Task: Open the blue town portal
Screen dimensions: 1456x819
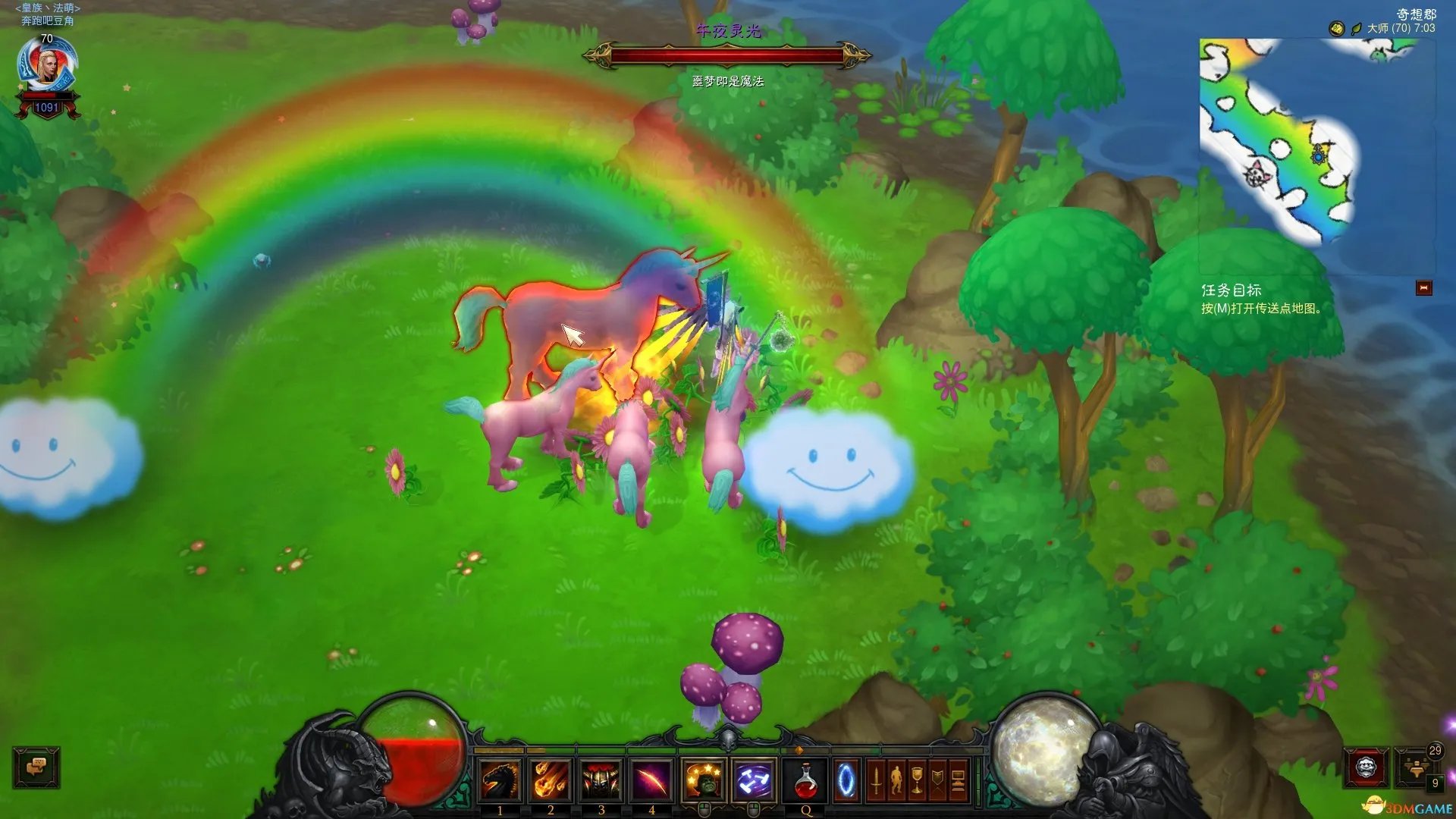Action: pyautogui.click(x=846, y=780)
